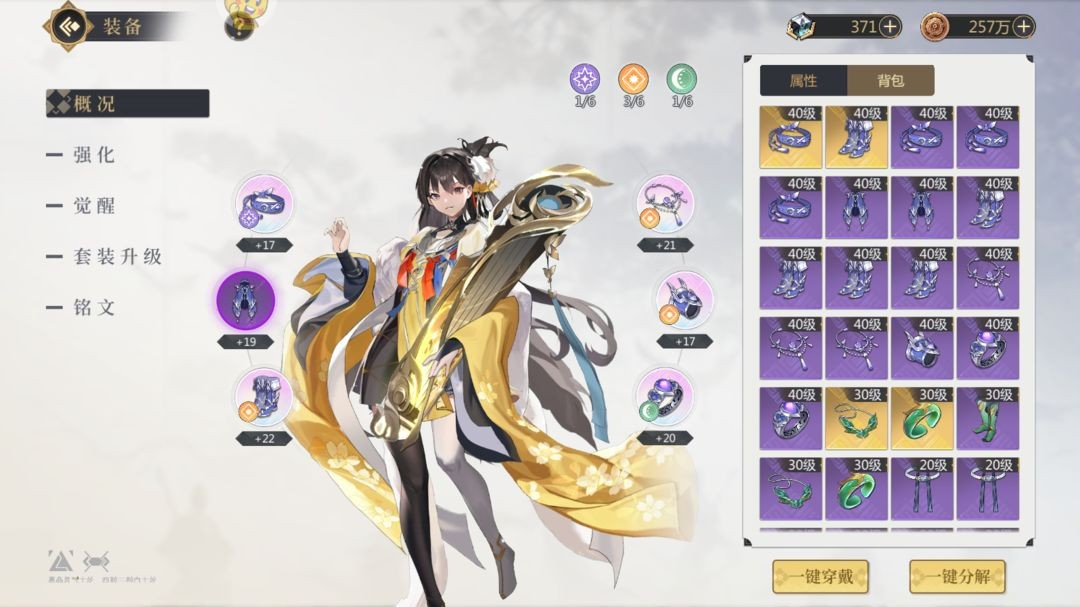Click the 一键穿戴 auto-equip button
Image resolution: width=1080 pixels, height=607 pixels.
point(820,576)
